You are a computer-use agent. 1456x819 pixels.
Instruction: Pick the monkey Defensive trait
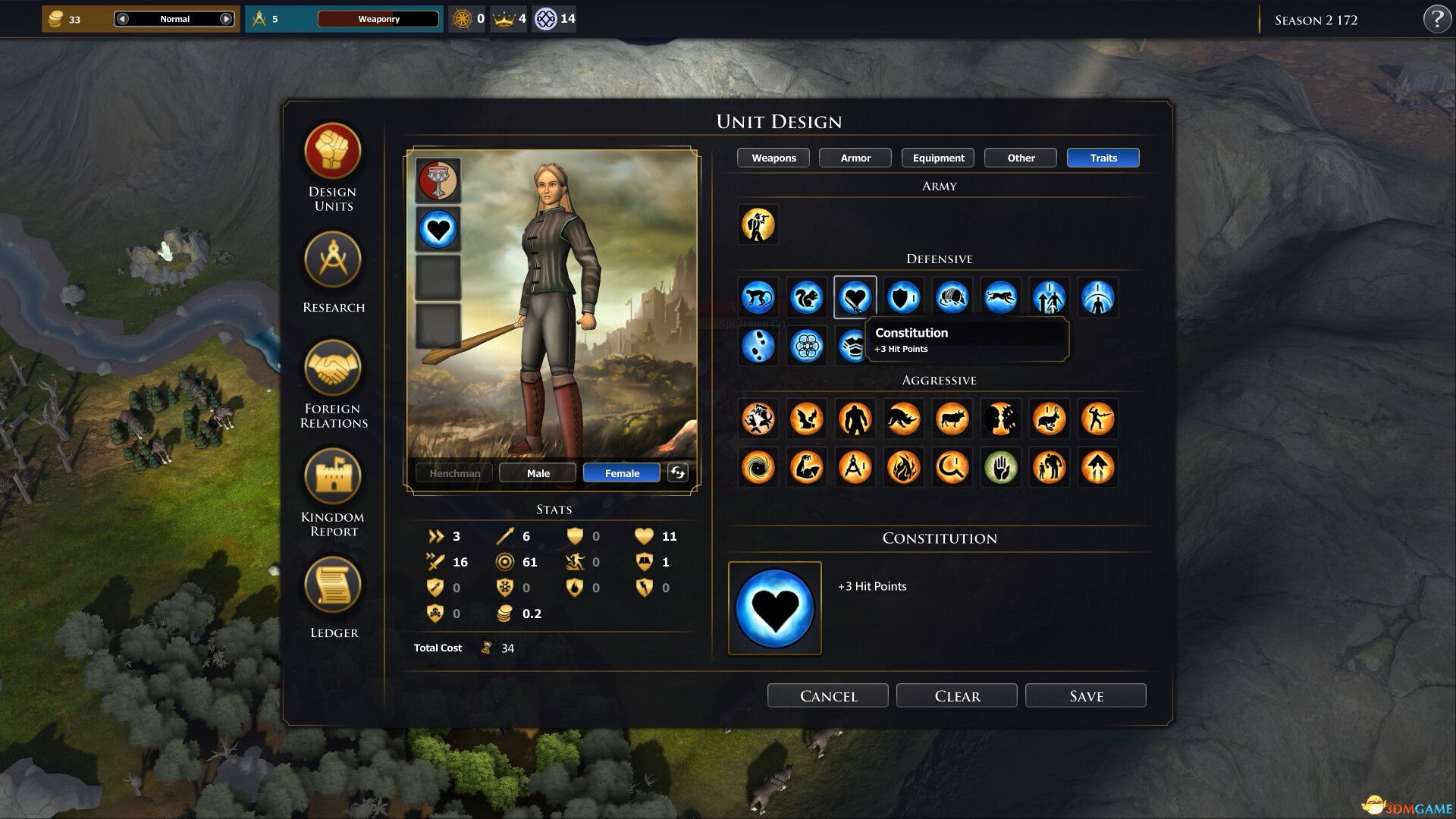point(758,297)
